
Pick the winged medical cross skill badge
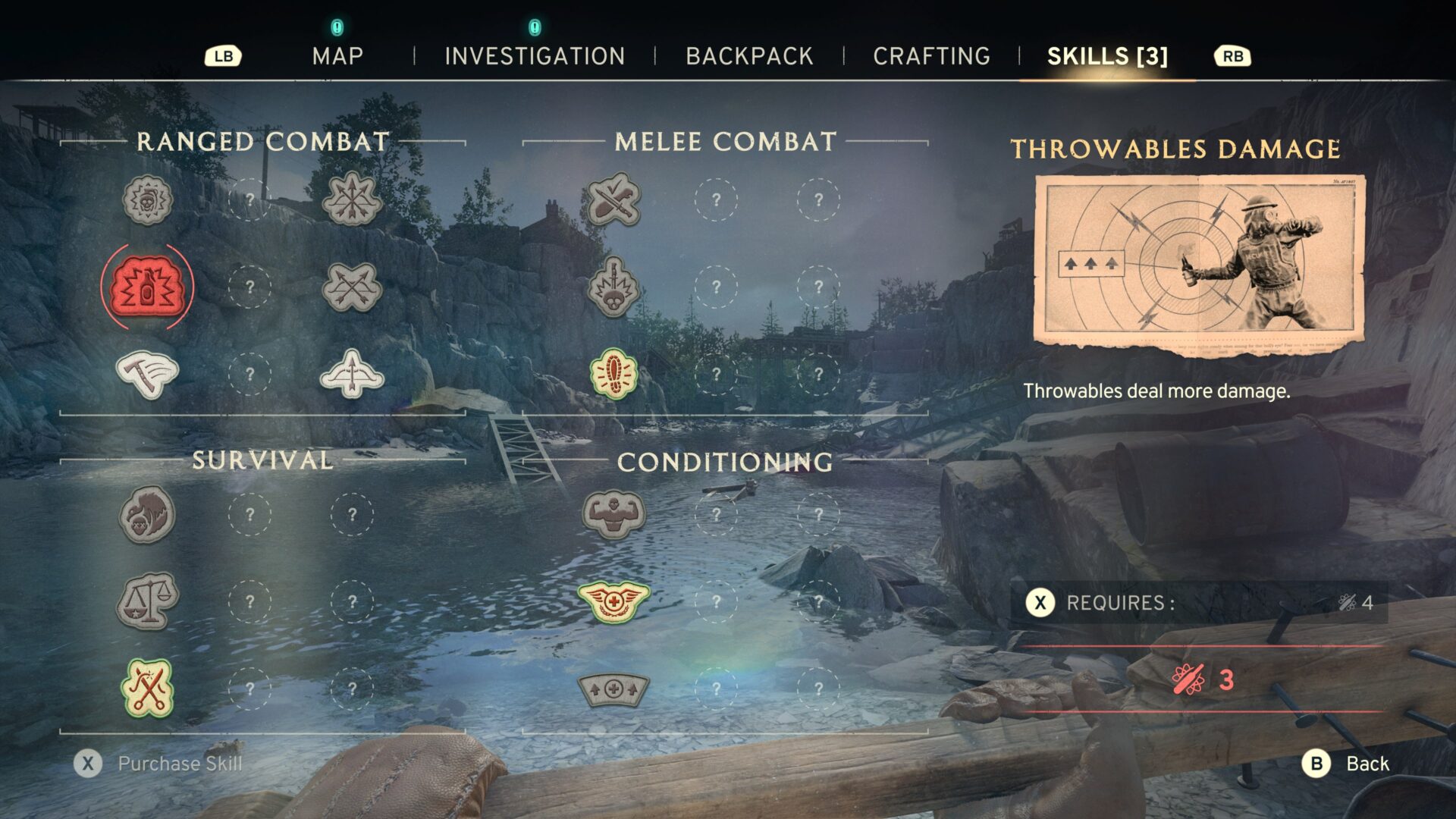[613, 601]
